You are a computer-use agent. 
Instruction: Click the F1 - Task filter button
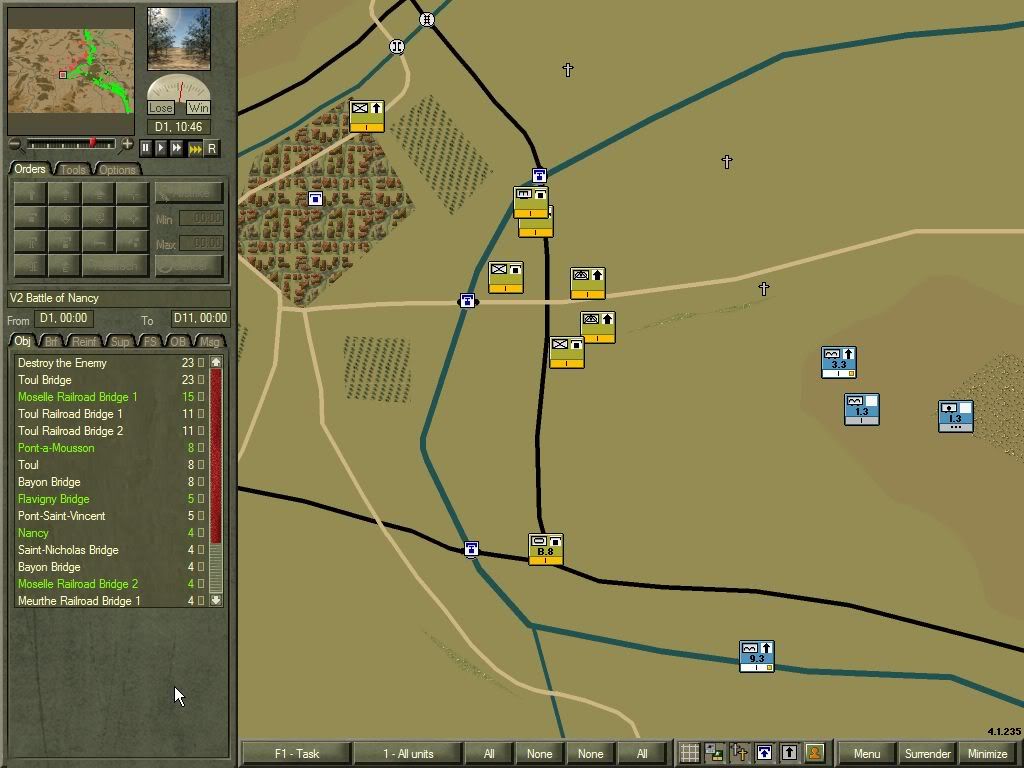tap(296, 754)
